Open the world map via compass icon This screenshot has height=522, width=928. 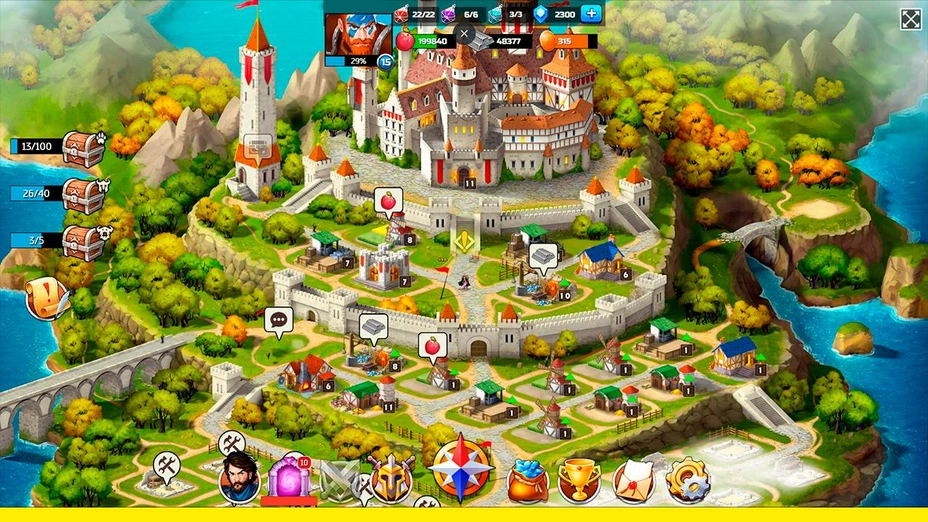[x=461, y=468]
